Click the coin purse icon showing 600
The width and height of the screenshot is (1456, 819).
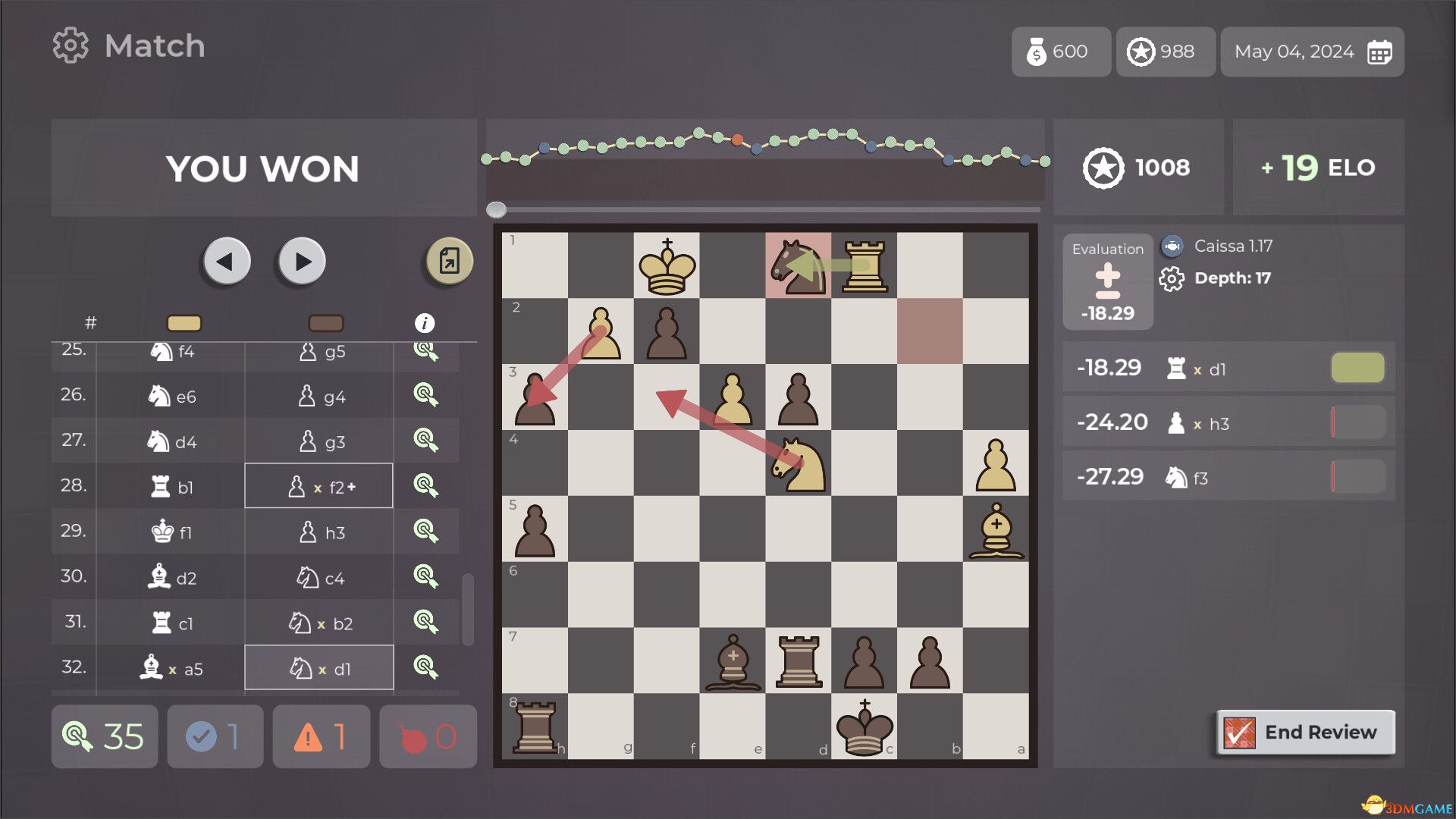pos(1036,52)
